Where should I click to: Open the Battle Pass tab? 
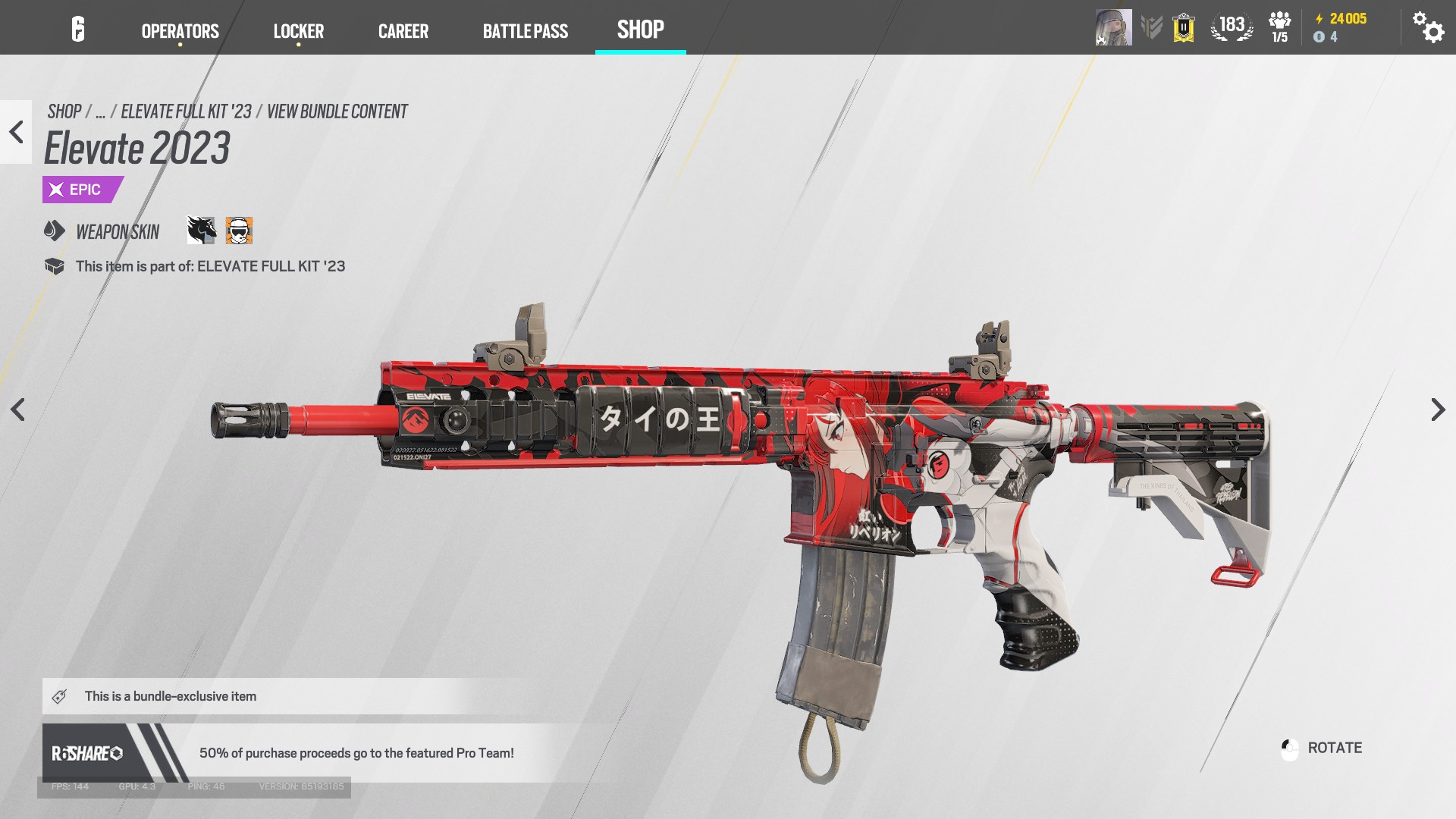click(x=525, y=31)
